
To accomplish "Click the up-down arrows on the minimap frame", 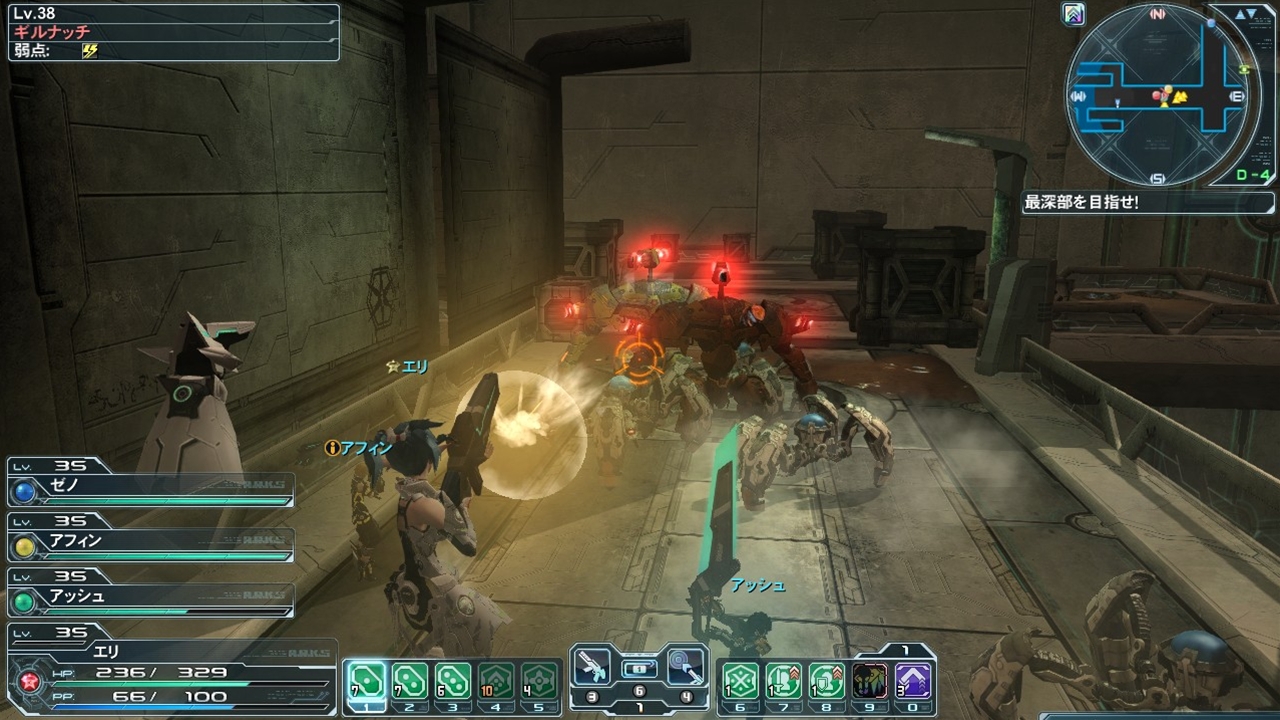I will pos(1246,15).
